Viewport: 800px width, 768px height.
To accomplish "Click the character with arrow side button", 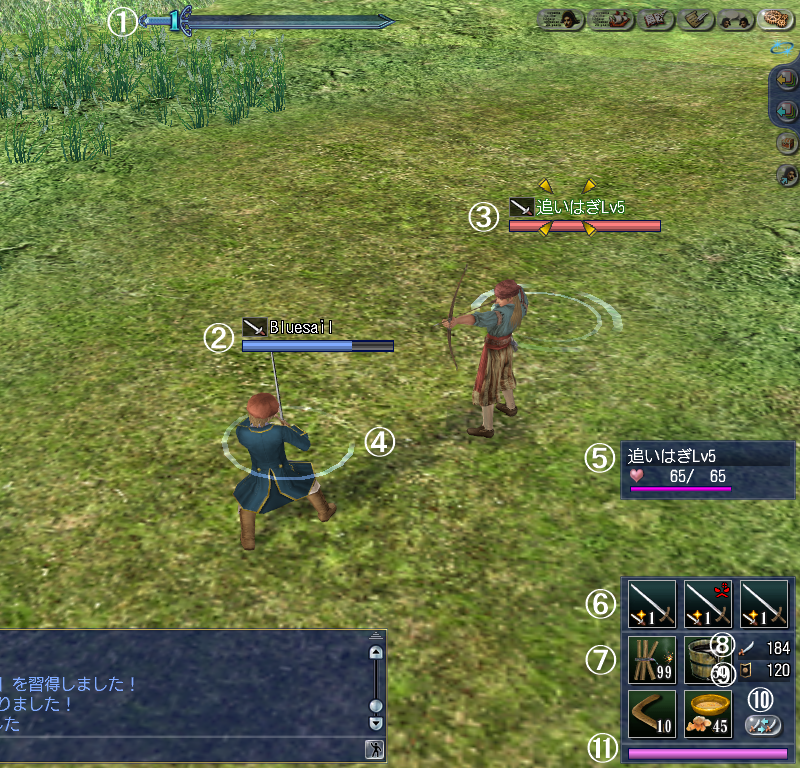I will pyautogui.click(x=787, y=176).
